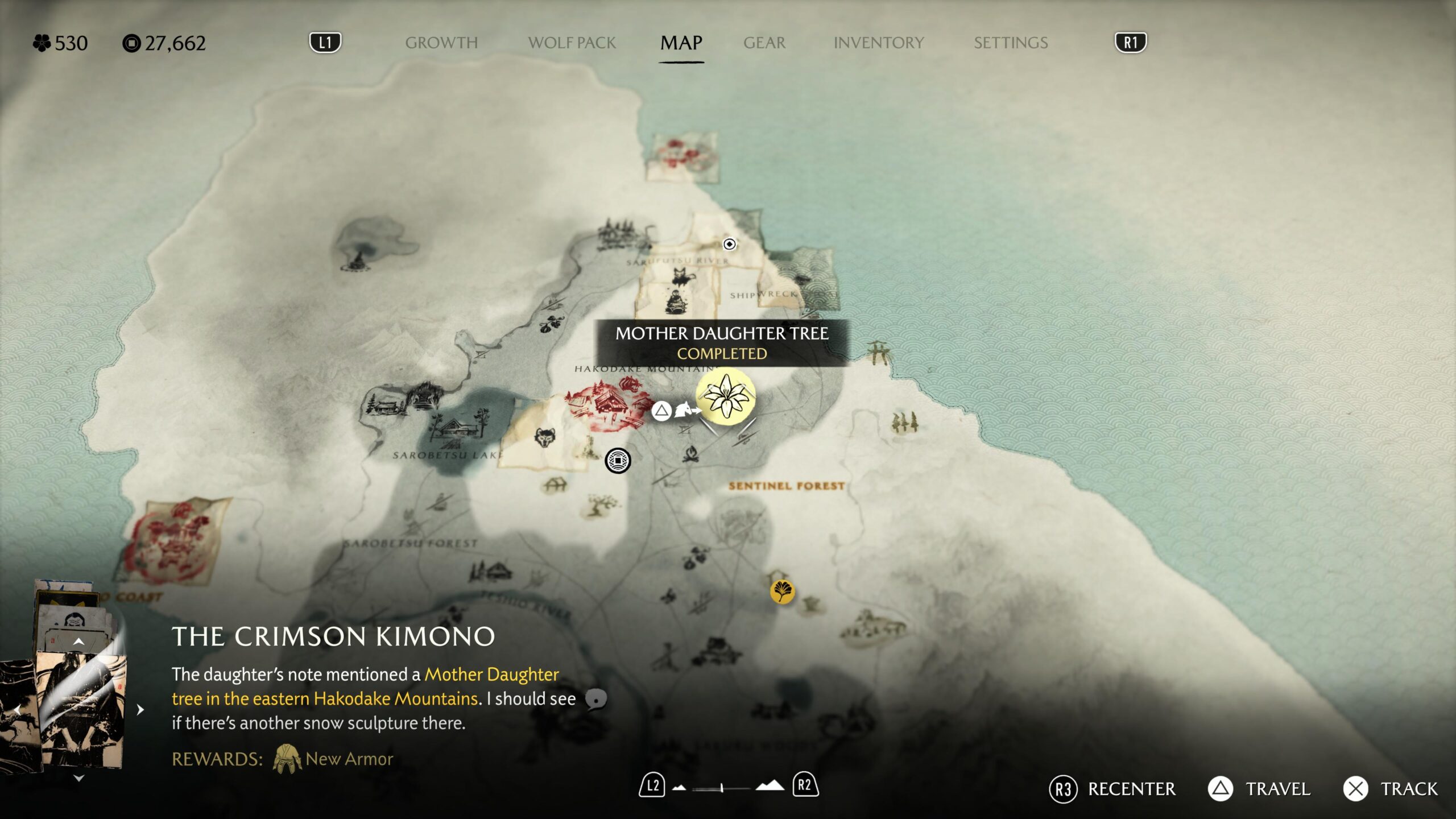Screen dimensions: 1456x819
Task: Open the Wolf Pack tab
Action: click(572, 43)
